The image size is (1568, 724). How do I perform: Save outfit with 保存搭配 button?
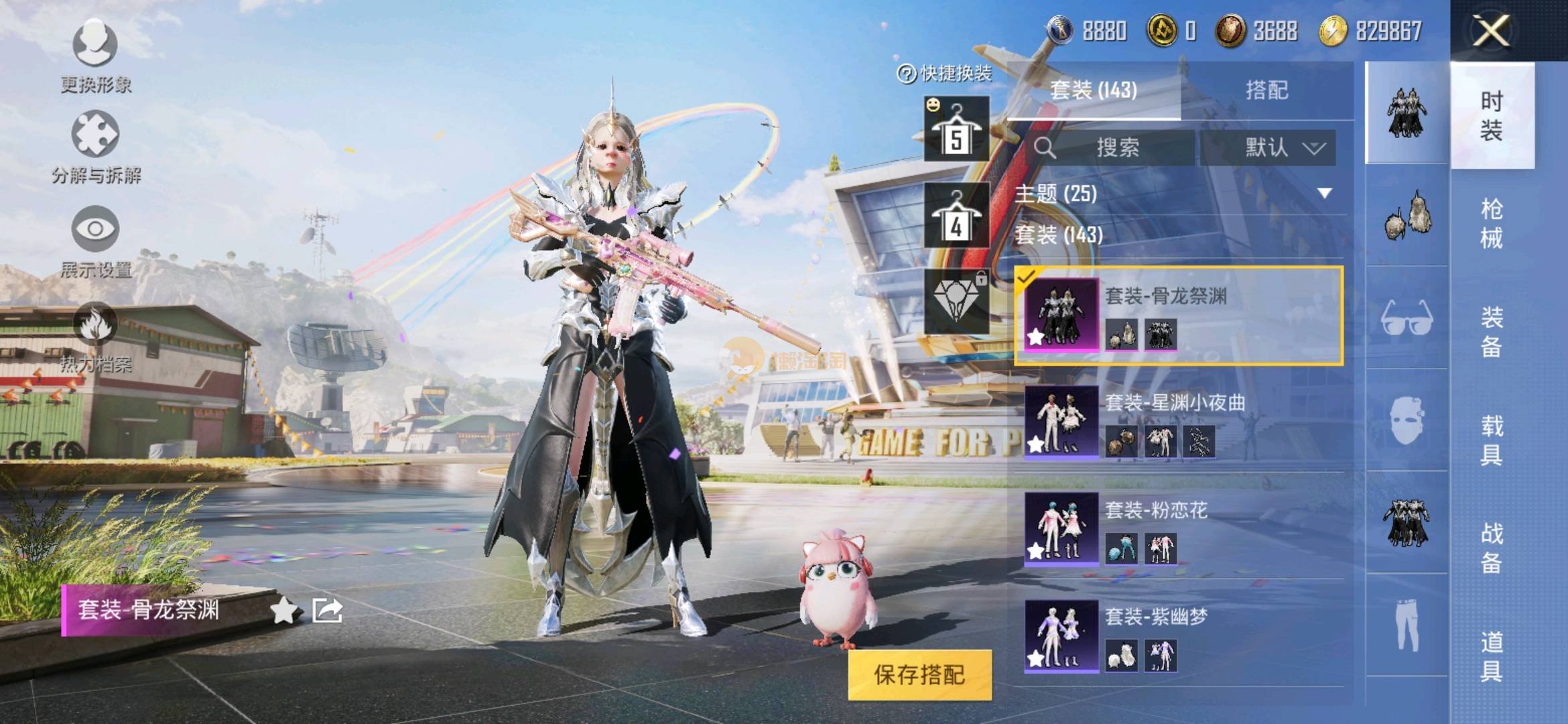(x=919, y=674)
